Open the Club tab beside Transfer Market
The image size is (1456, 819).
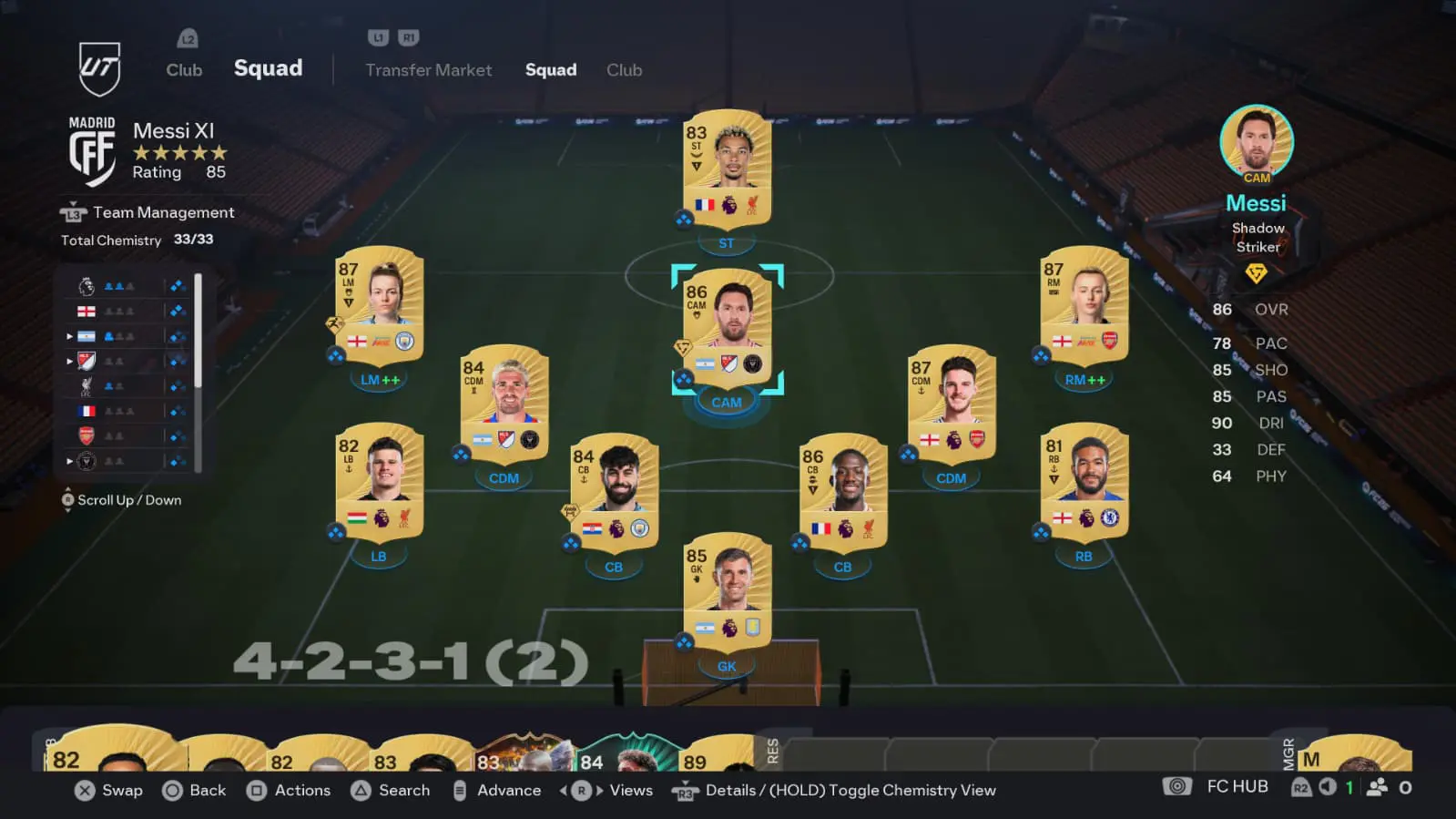tap(624, 70)
